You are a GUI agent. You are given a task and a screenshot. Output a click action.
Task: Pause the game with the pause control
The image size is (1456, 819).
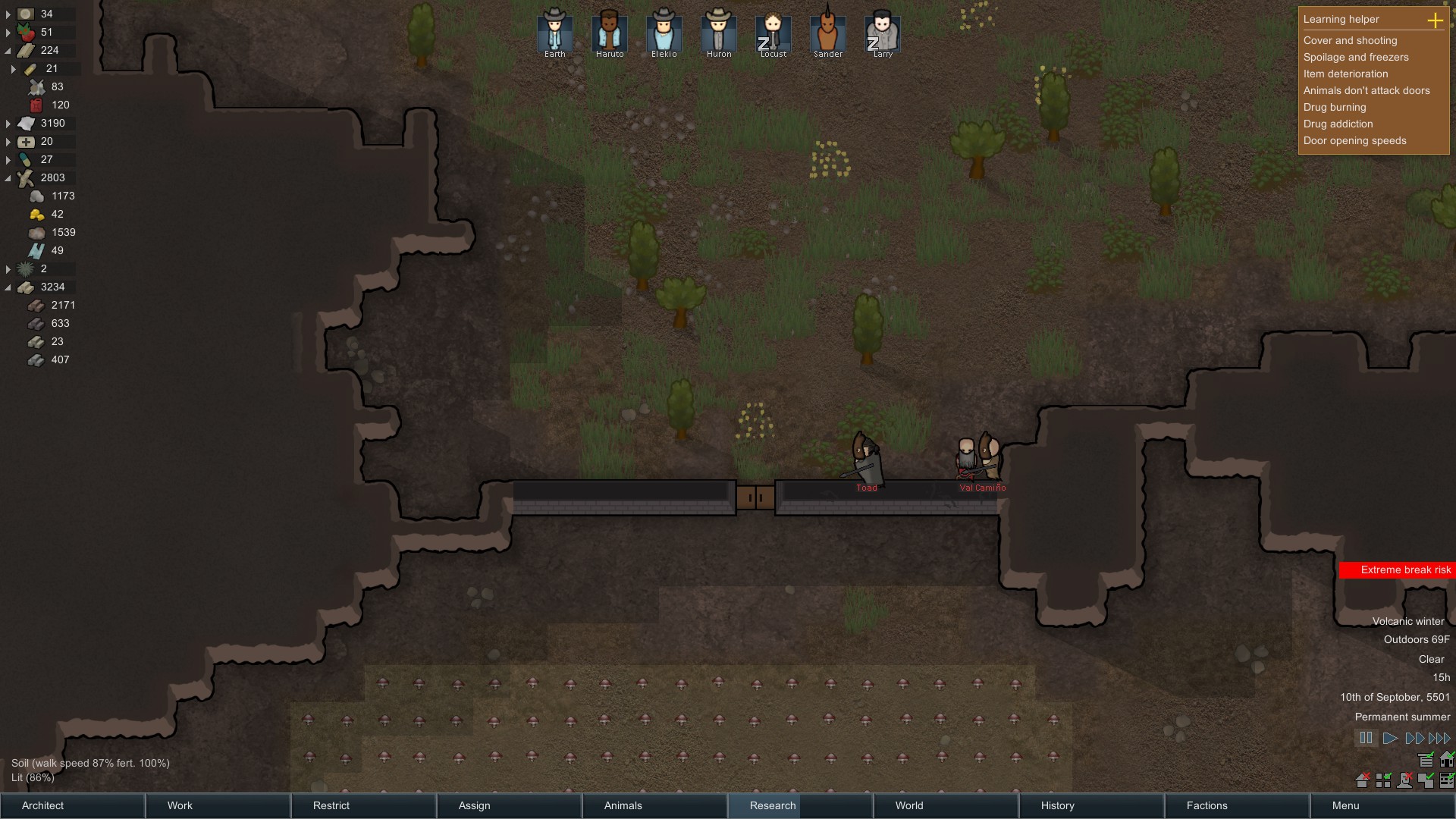point(1366,737)
